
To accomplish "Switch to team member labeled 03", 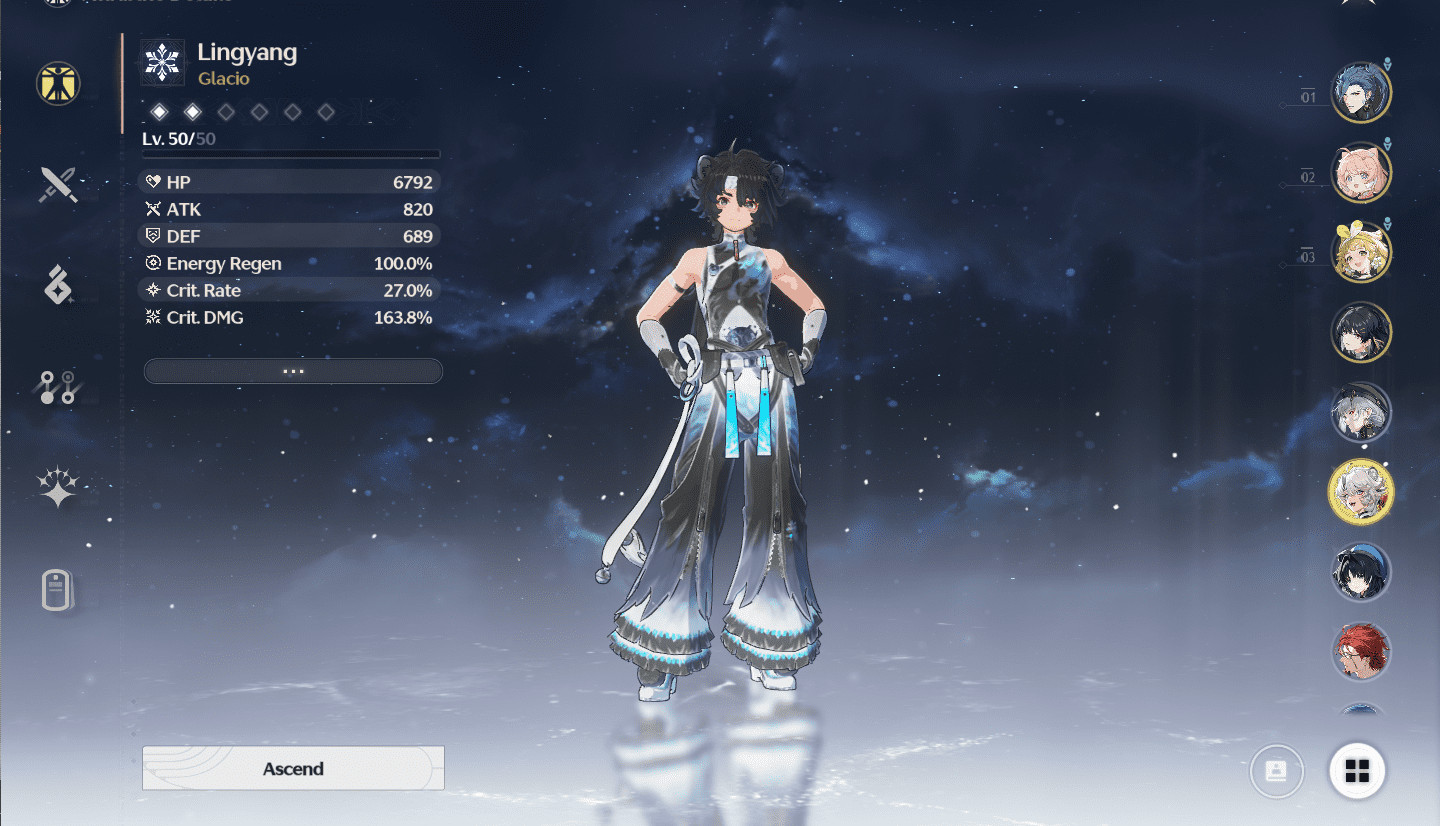I will click(x=1360, y=251).
